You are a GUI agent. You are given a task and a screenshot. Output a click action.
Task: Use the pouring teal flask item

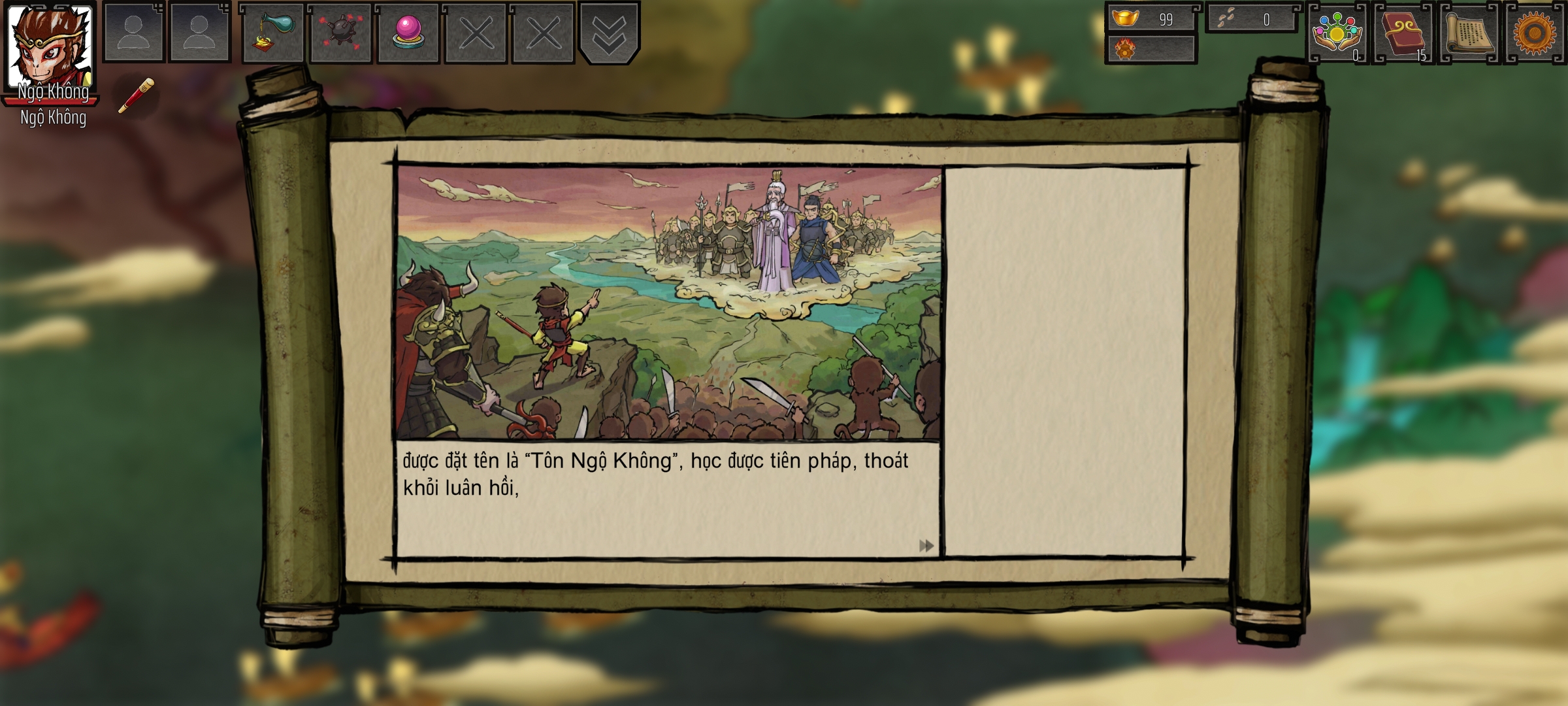point(273,33)
